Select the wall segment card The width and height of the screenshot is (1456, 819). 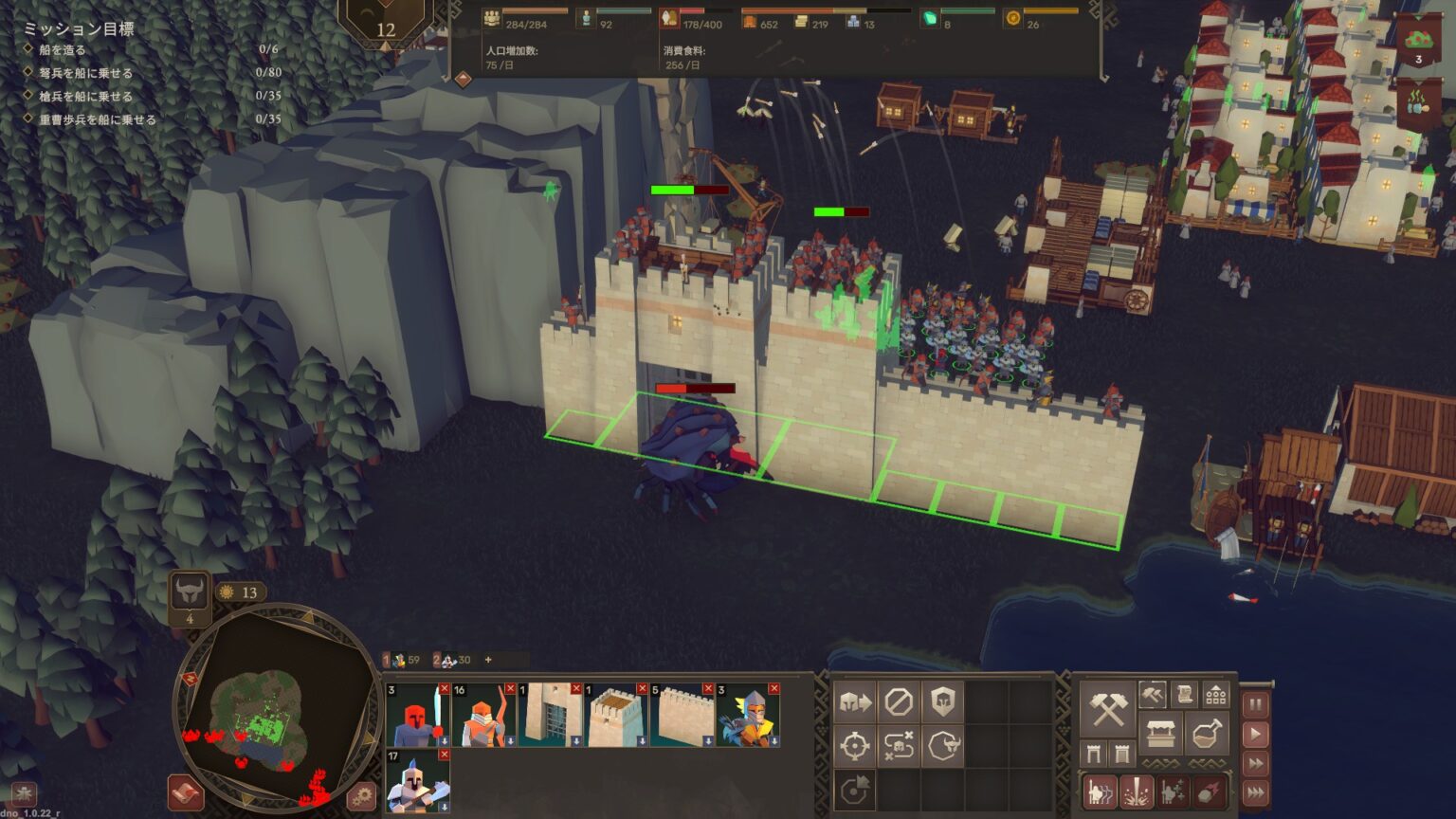tap(682, 716)
